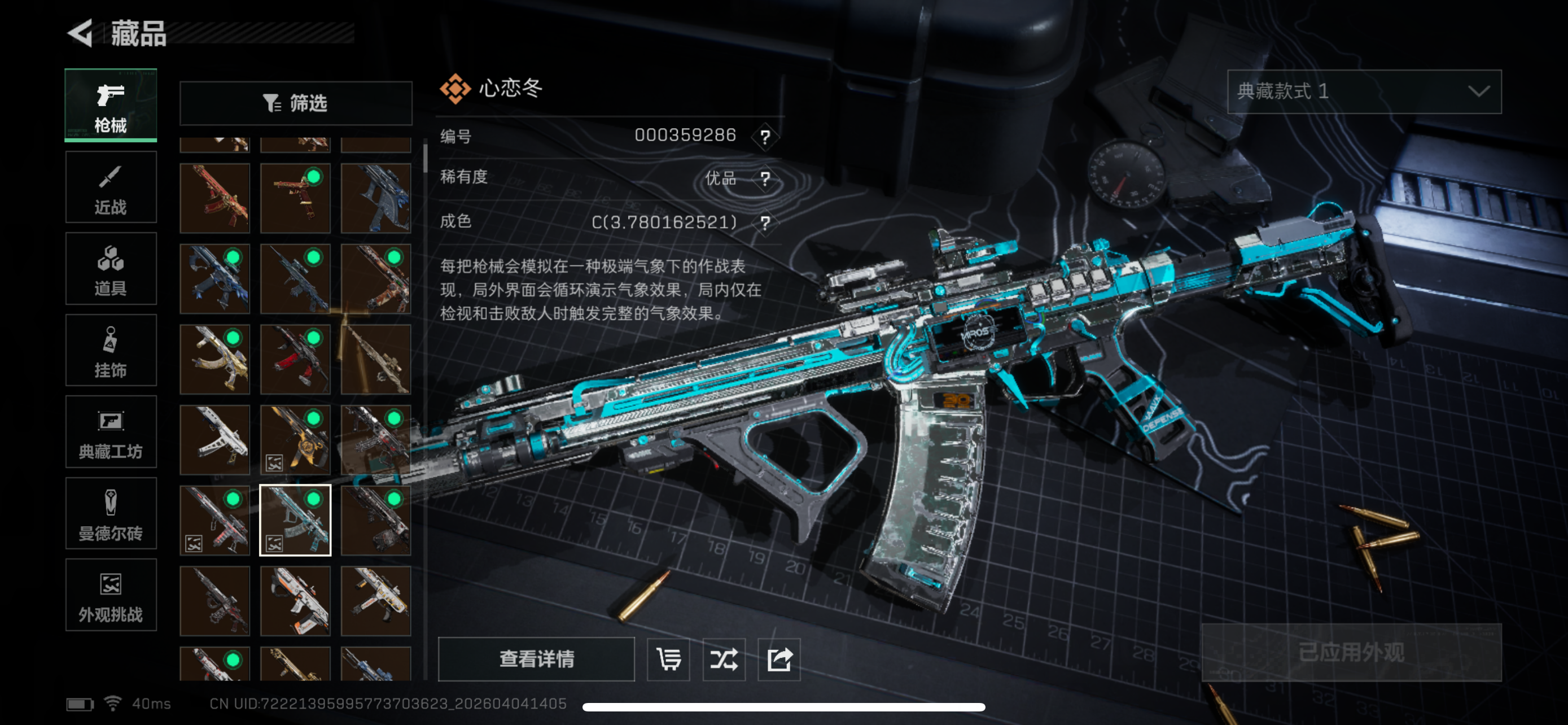Open the shopping cart list icon
1568x725 pixels.
[x=668, y=658]
